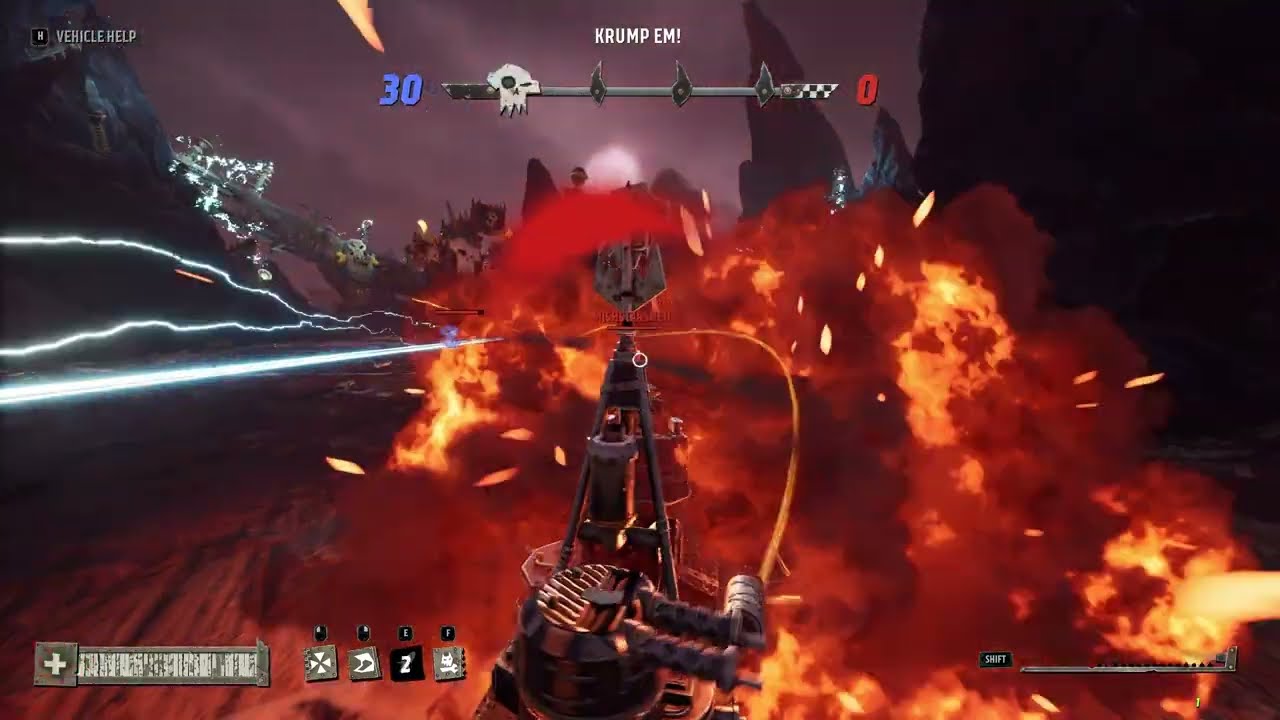Activate the arrow-shaped secondary ability icon
The width and height of the screenshot is (1280, 720).
pyautogui.click(x=363, y=663)
